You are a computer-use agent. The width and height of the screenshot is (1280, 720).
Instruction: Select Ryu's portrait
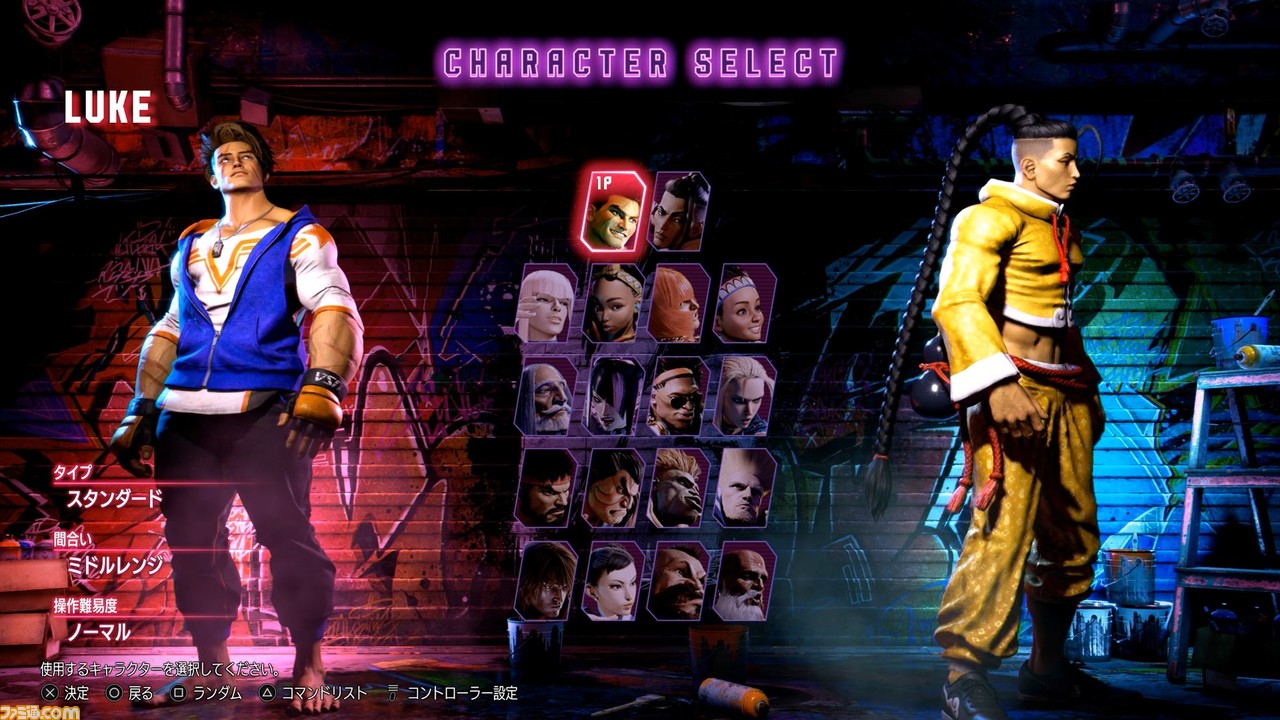click(x=546, y=488)
